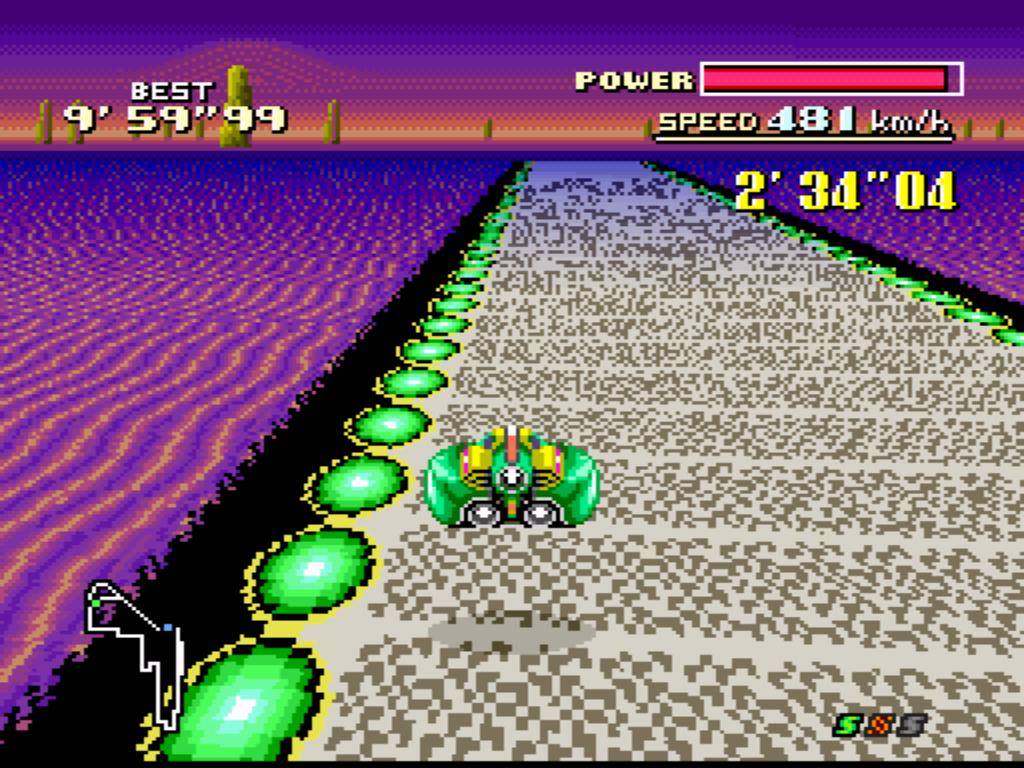Select the orange S boost icon

pos(880,724)
